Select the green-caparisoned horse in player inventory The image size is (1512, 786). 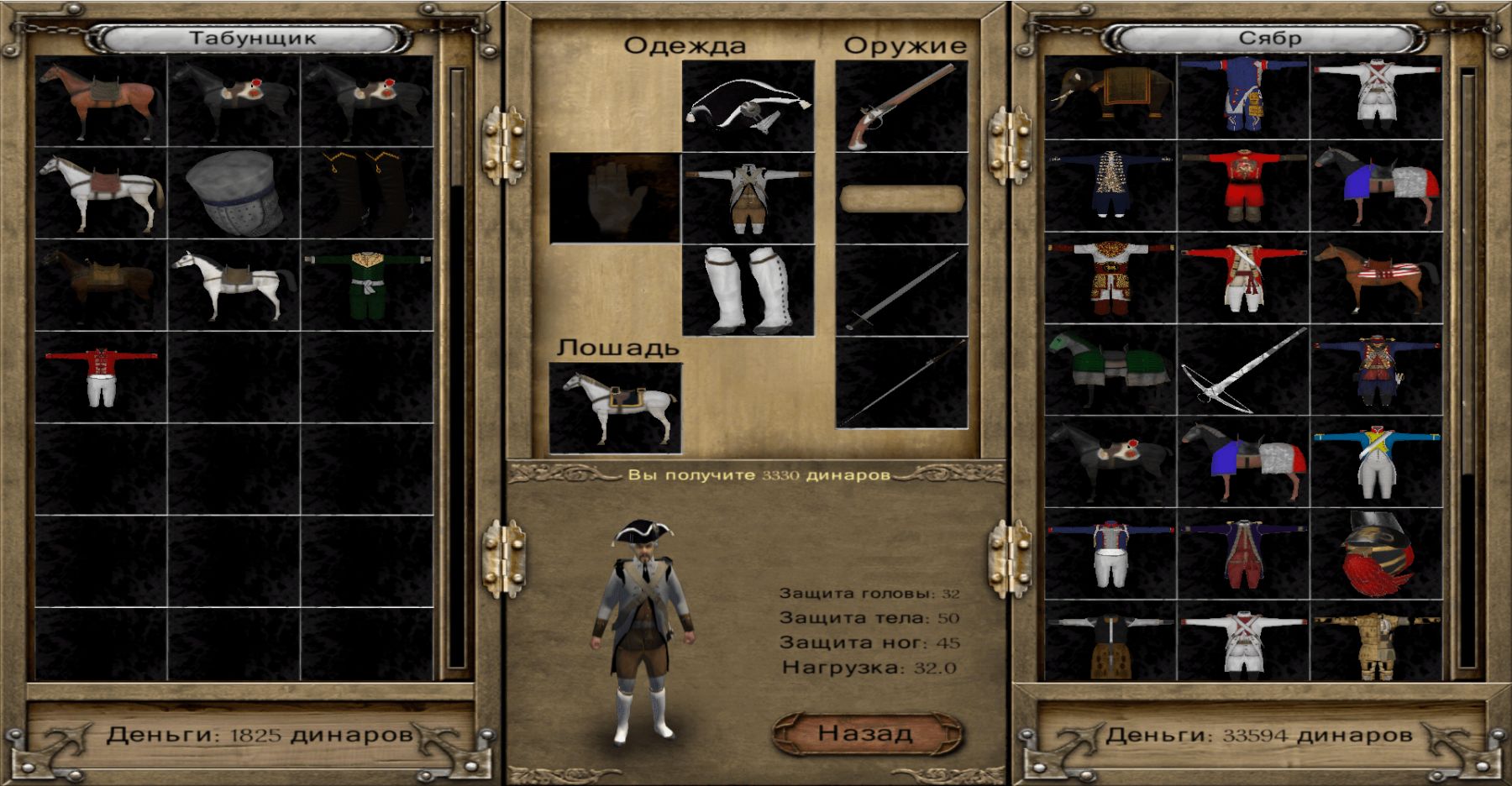pyautogui.click(x=1110, y=371)
